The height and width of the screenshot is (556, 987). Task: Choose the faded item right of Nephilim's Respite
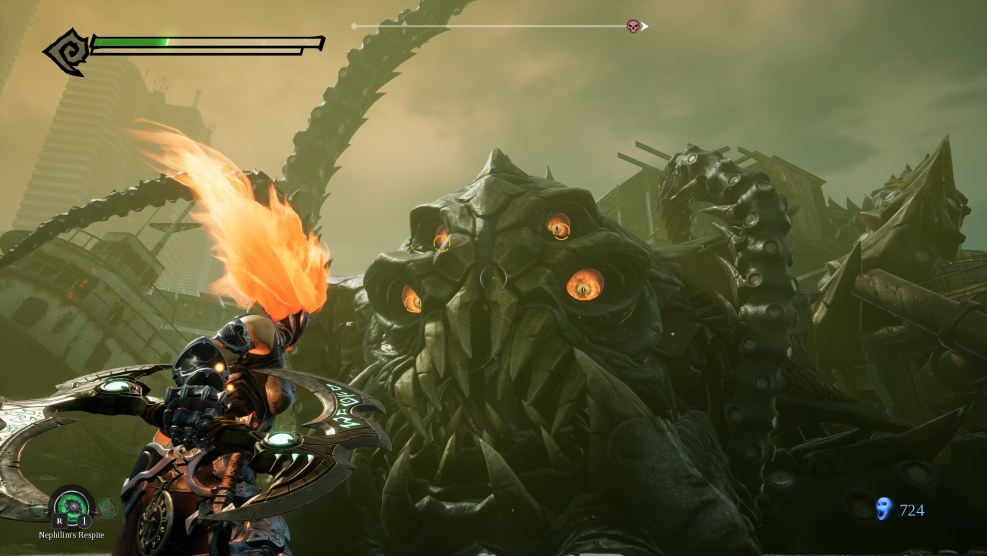tap(107, 508)
